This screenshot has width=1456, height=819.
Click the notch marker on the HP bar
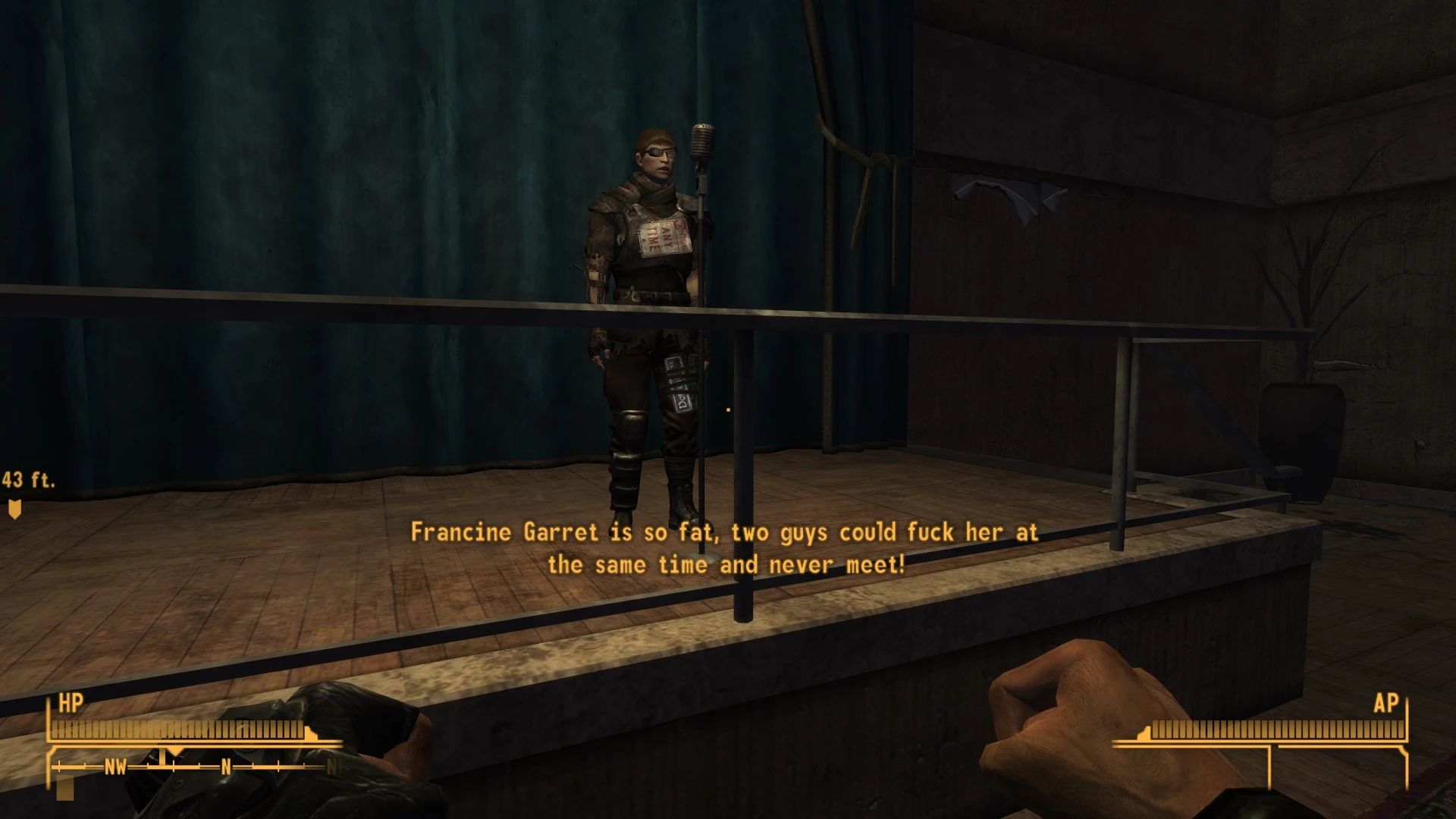click(309, 732)
